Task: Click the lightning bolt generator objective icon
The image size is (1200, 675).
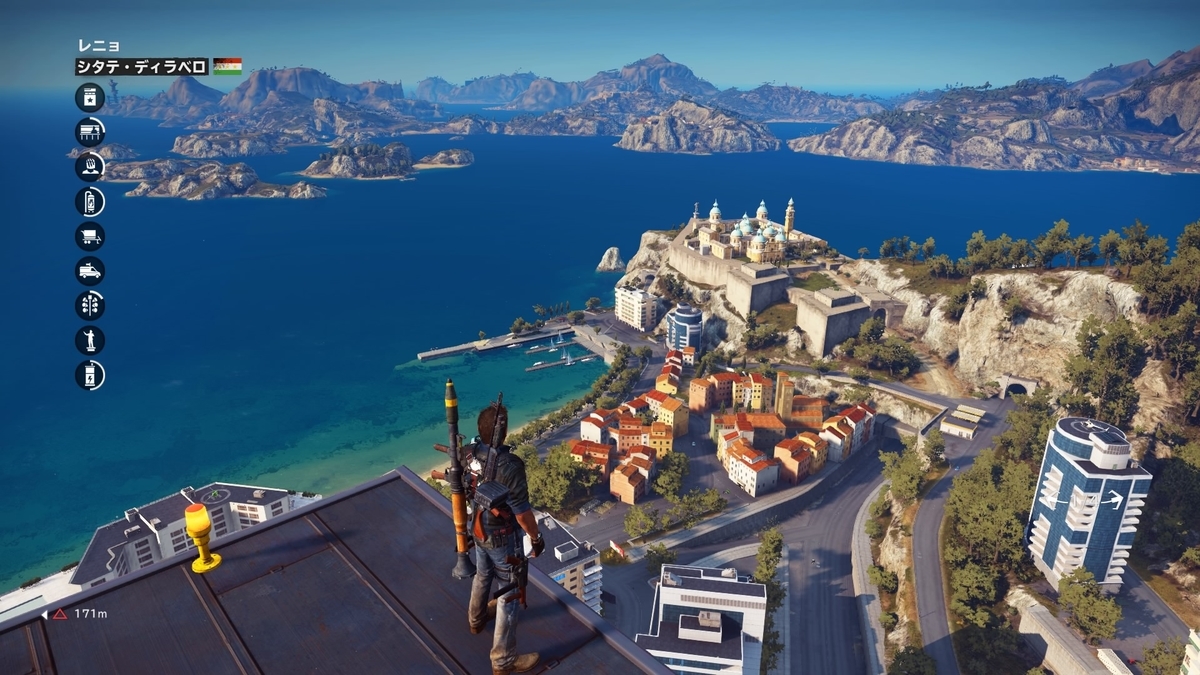Action: [90, 374]
